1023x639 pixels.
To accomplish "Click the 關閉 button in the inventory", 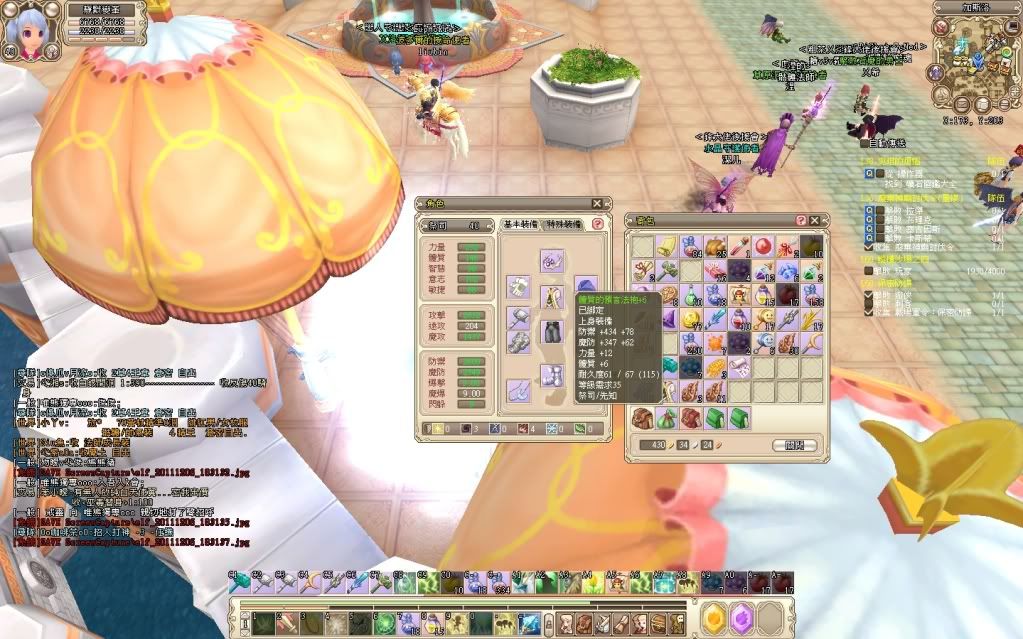I will pyautogui.click(x=795, y=445).
